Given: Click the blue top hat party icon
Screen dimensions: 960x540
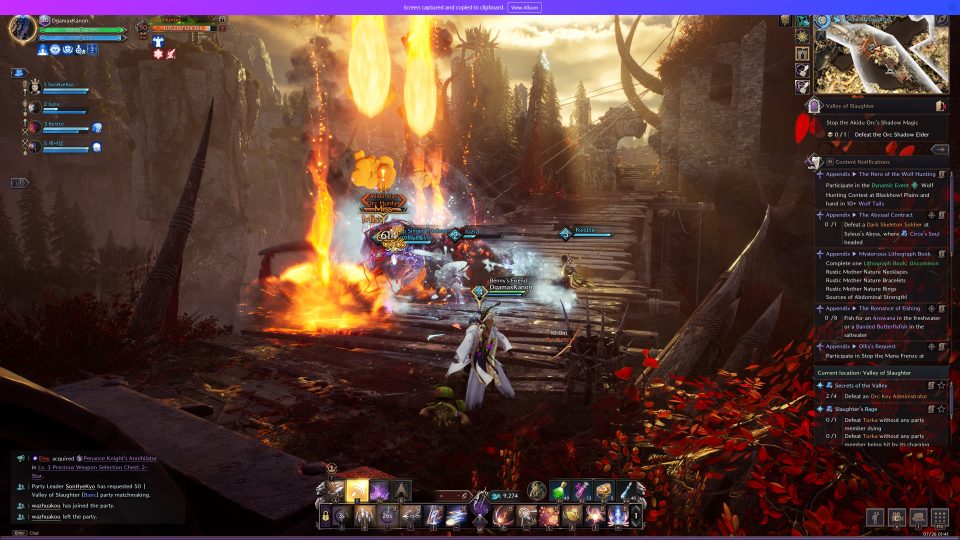Looking at the screenshot, I should pos(19,73).
